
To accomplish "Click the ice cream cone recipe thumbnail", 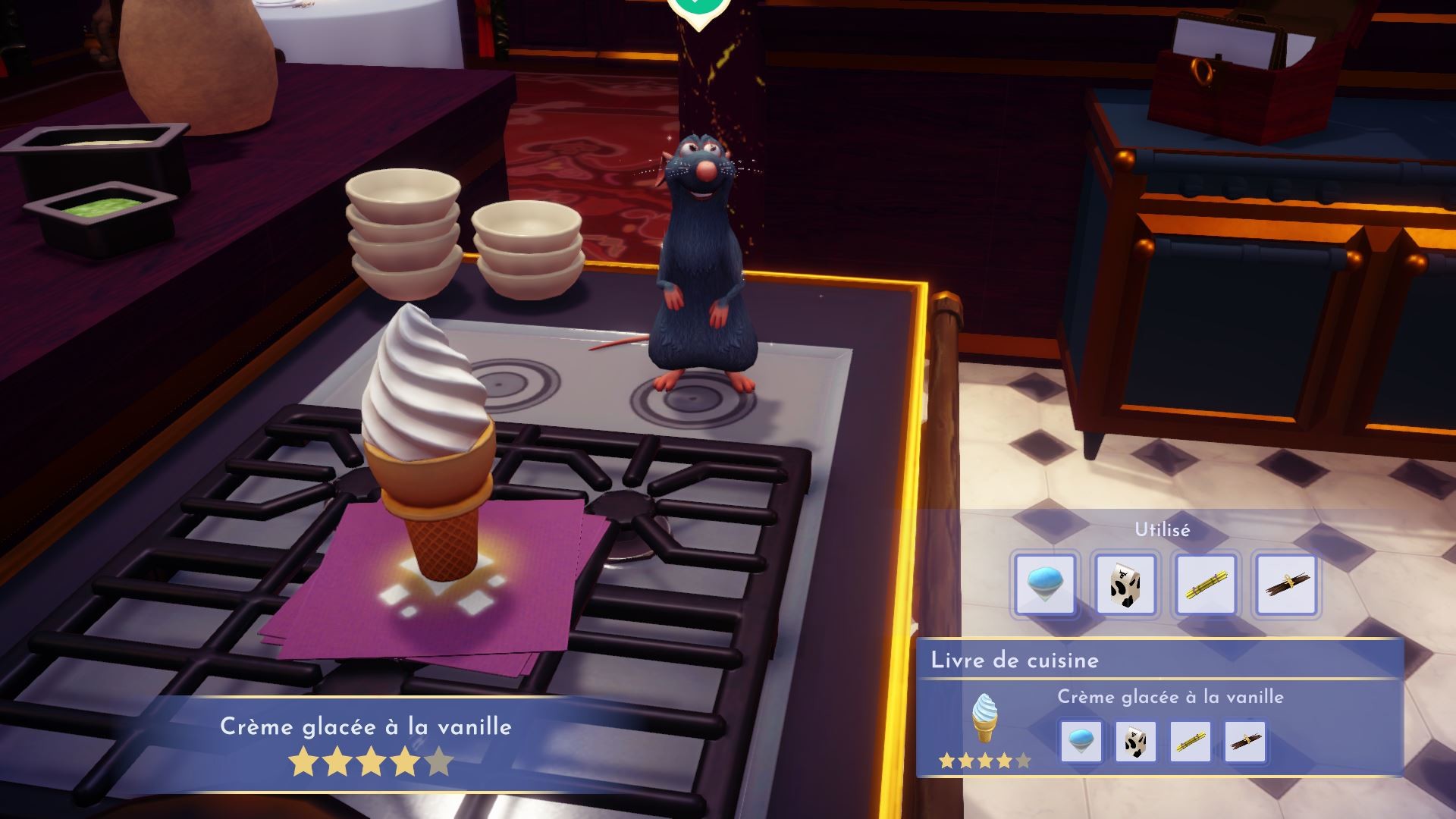I will tap(984, 718).
